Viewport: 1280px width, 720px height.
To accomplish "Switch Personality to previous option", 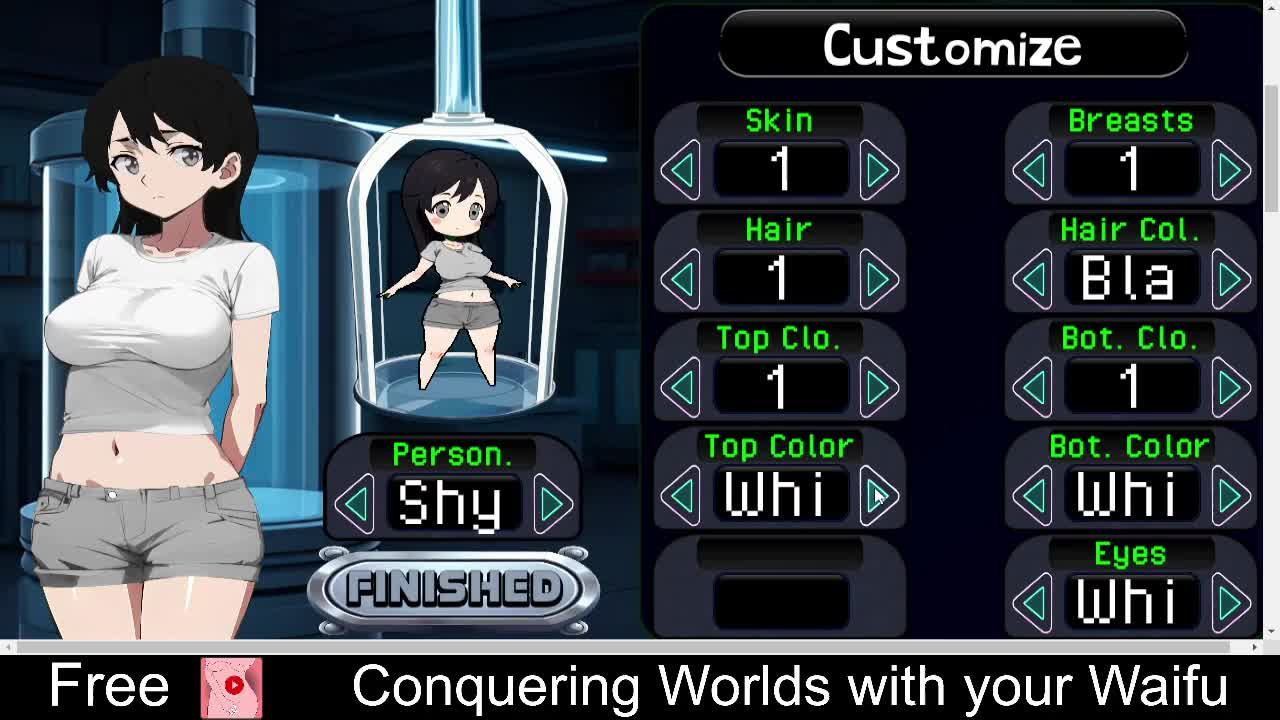I will (355, 503).
